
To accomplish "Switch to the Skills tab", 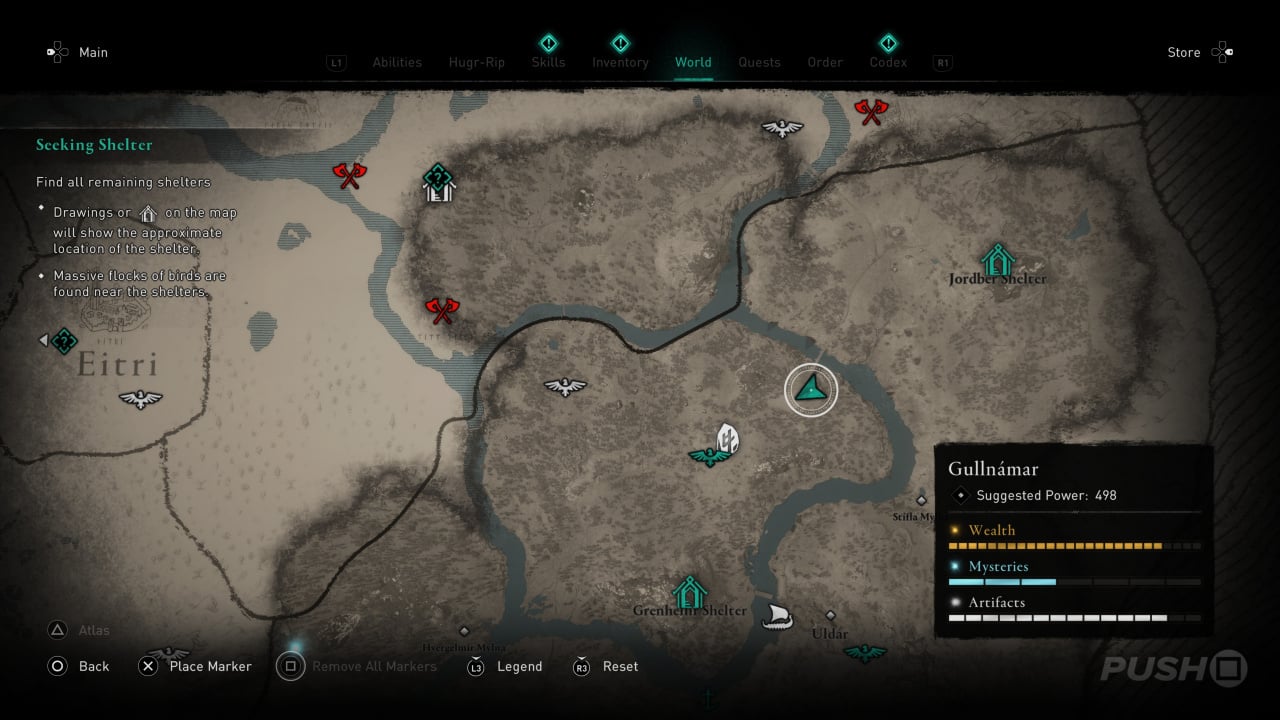I will click(x=548, y=62).
